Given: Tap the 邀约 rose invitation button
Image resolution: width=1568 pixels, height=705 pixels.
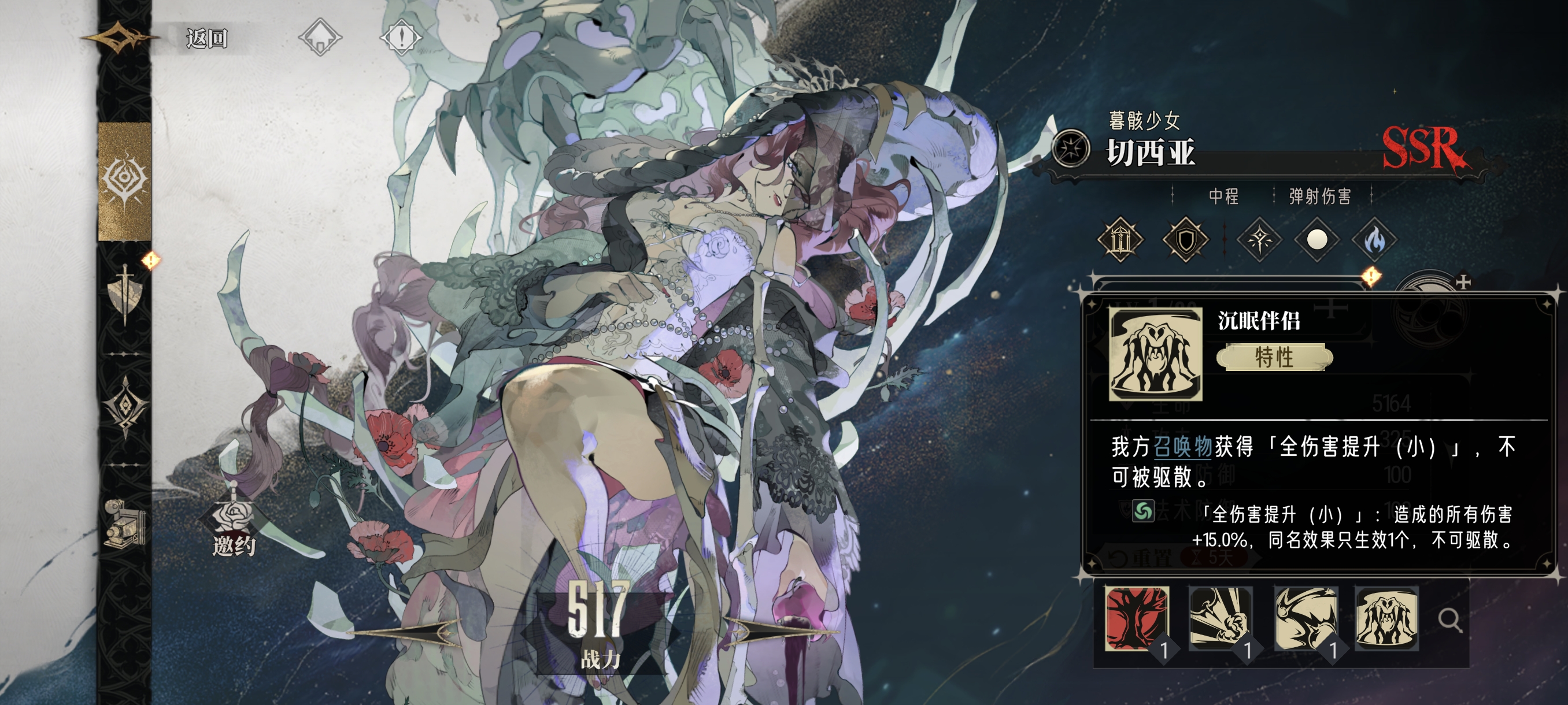Looking at the screenshot, I should pos(234,528).
